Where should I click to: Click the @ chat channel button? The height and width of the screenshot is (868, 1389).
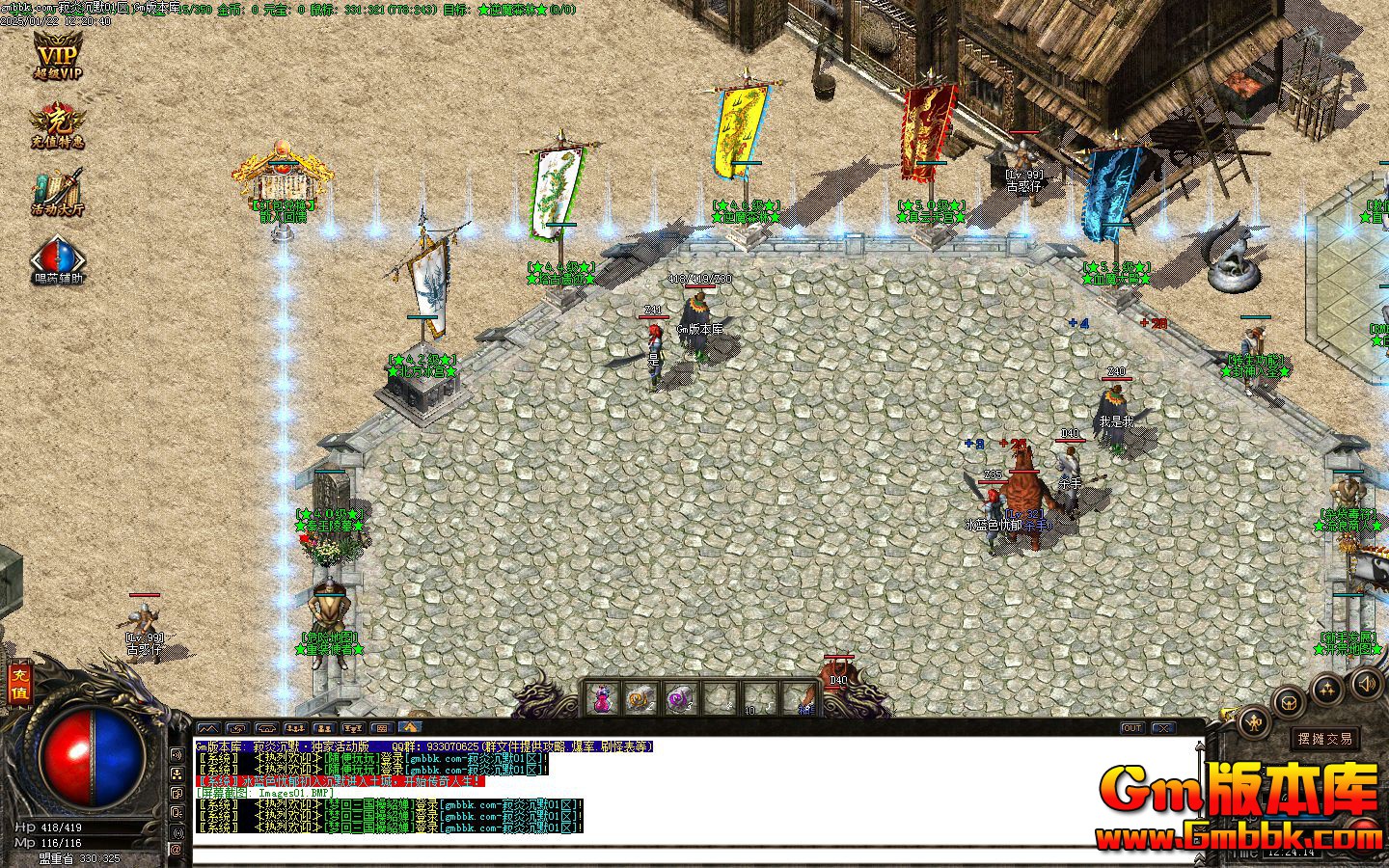(x=177, y=850)
